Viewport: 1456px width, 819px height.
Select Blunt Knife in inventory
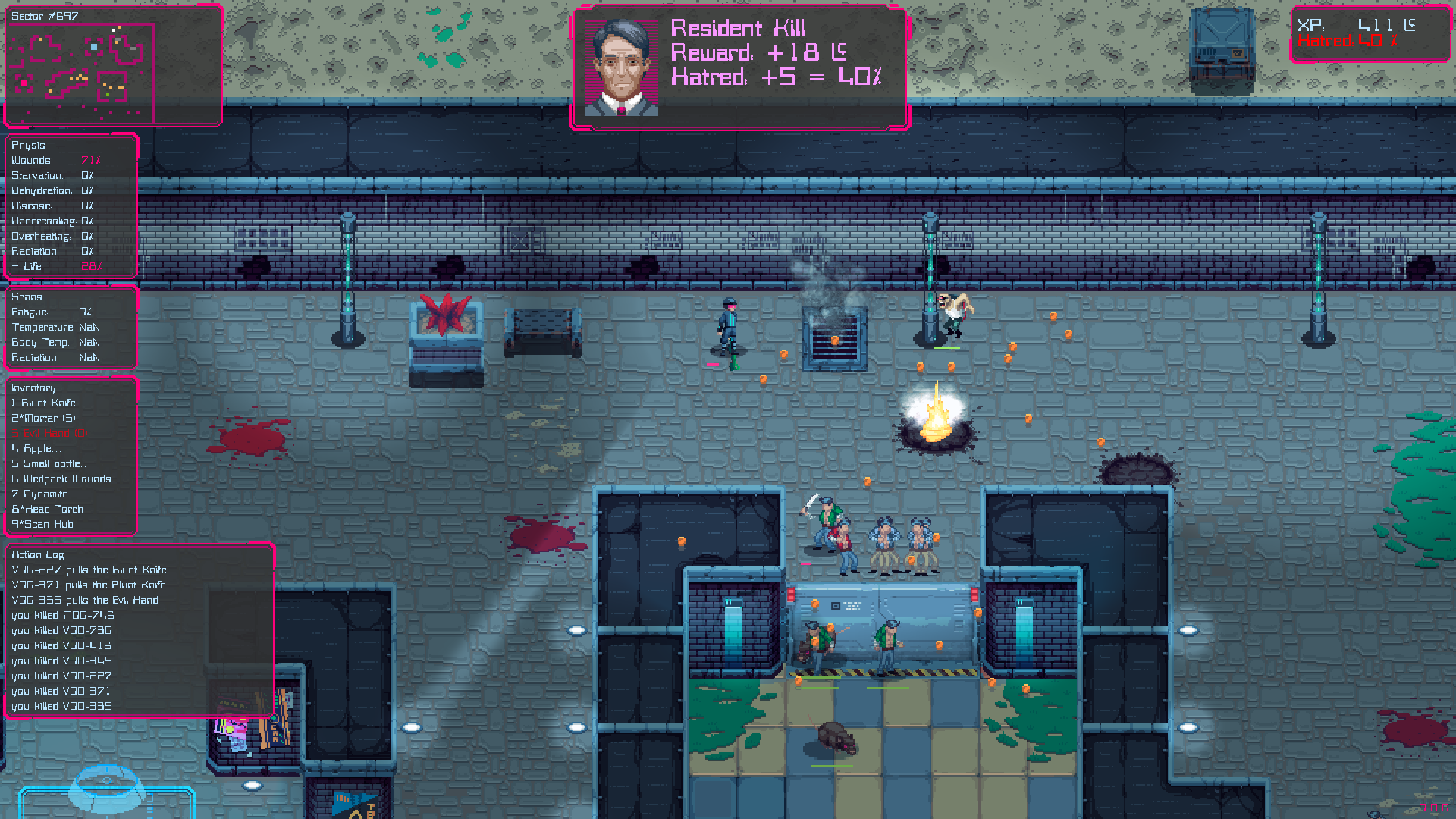pos(44,403)
